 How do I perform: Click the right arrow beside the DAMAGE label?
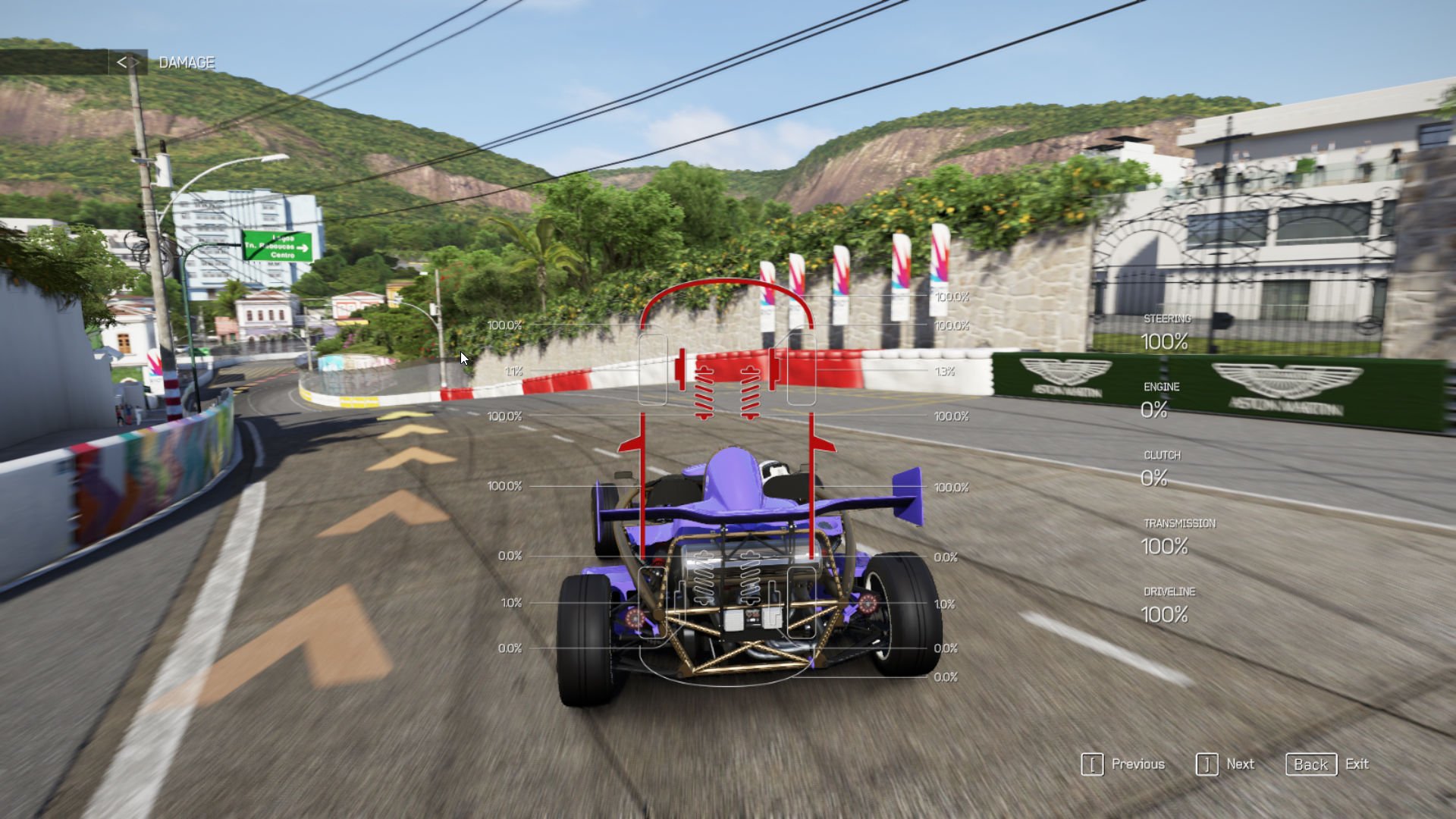(136, 62)
